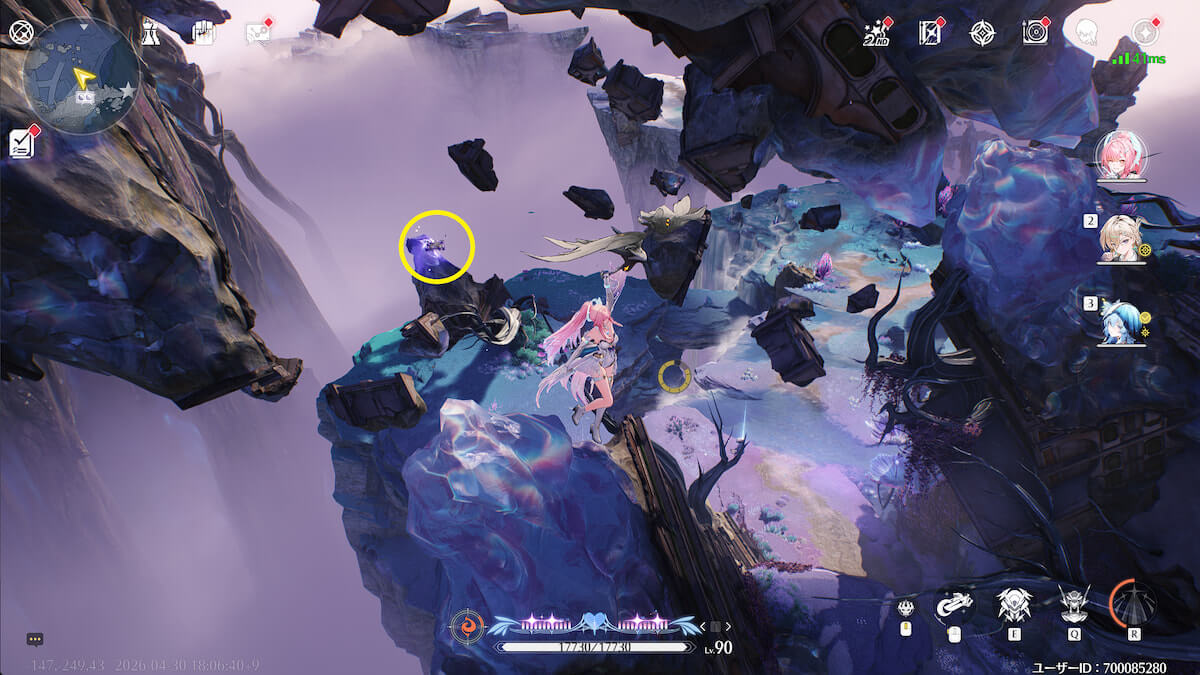Open the card-with-star icon in the top bar

coord(930,33)
